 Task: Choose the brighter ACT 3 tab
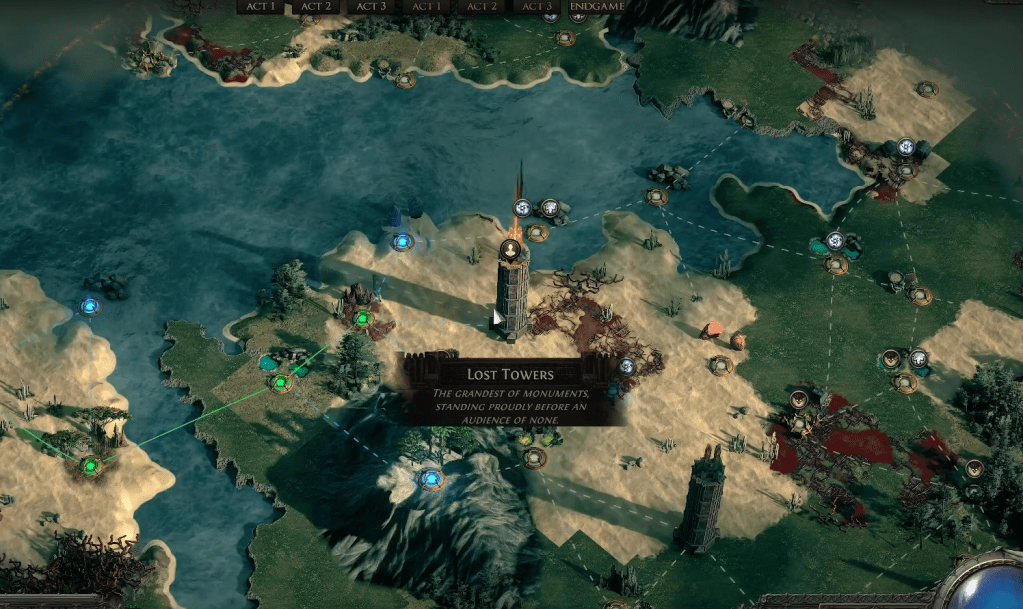pyautogui.click(x=372, y=6)
